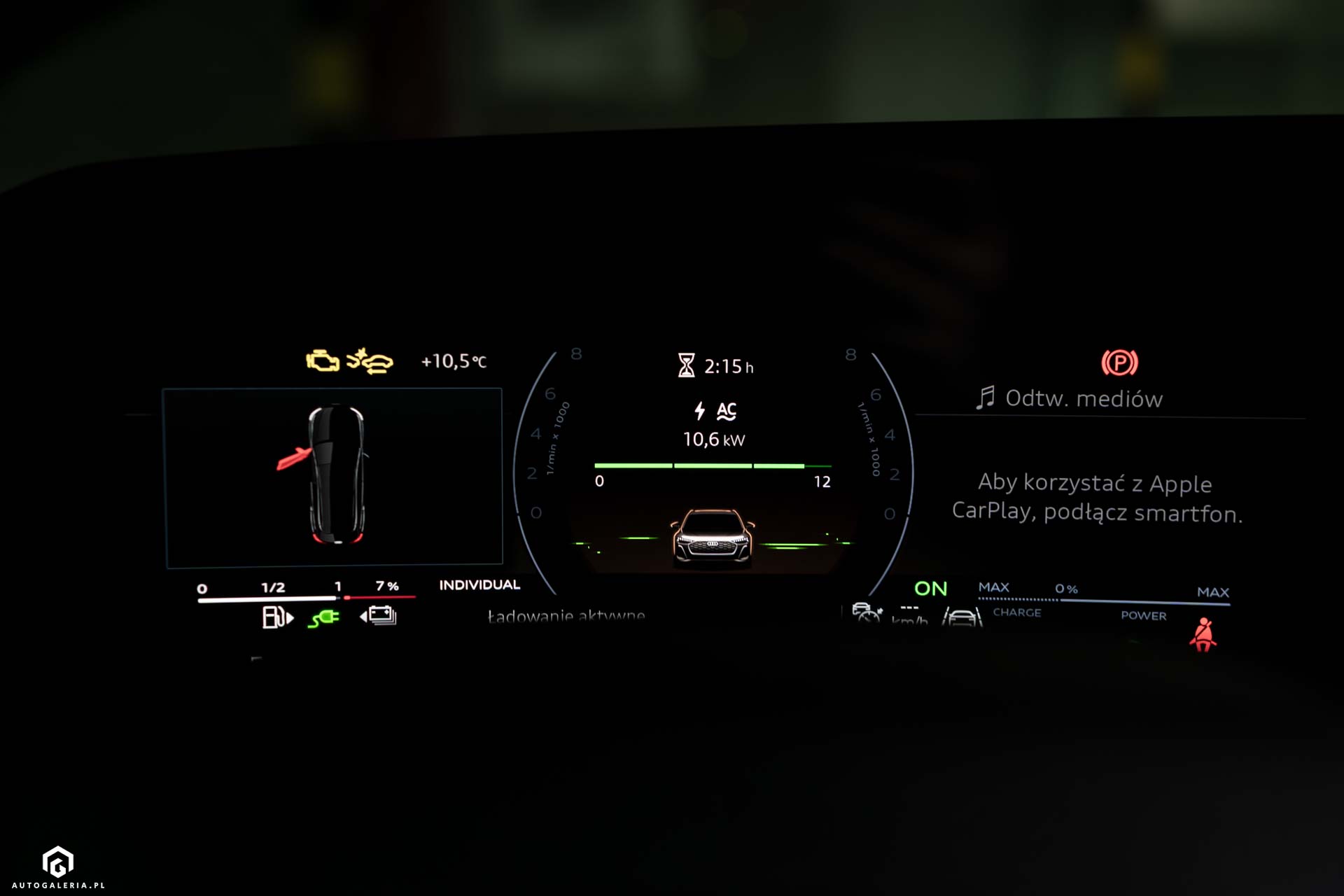
Task: Select the battery range icon
Action: 379,616
